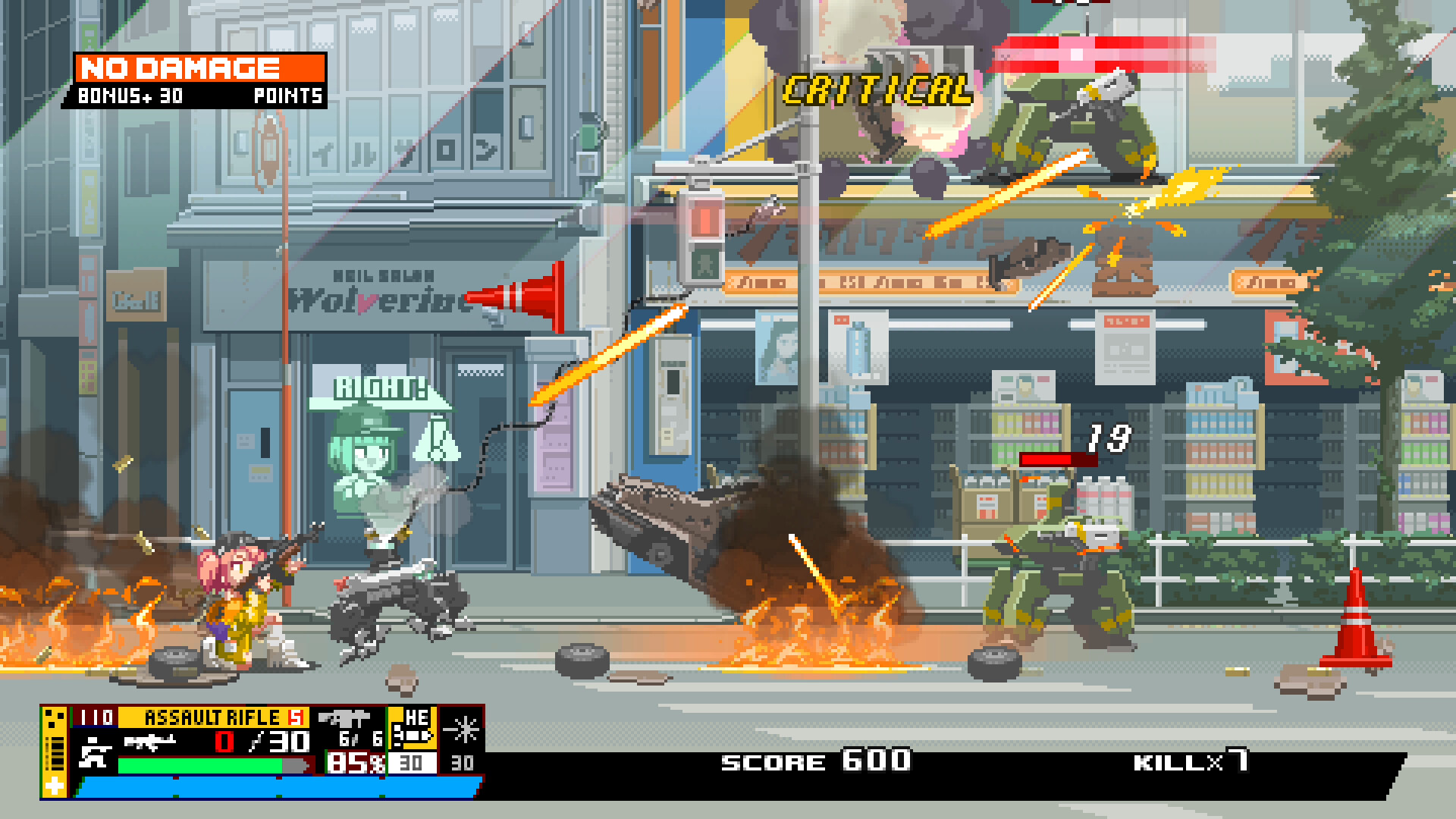
Task: Click the green reload progress bar
Action: click(x=202, y=765)
